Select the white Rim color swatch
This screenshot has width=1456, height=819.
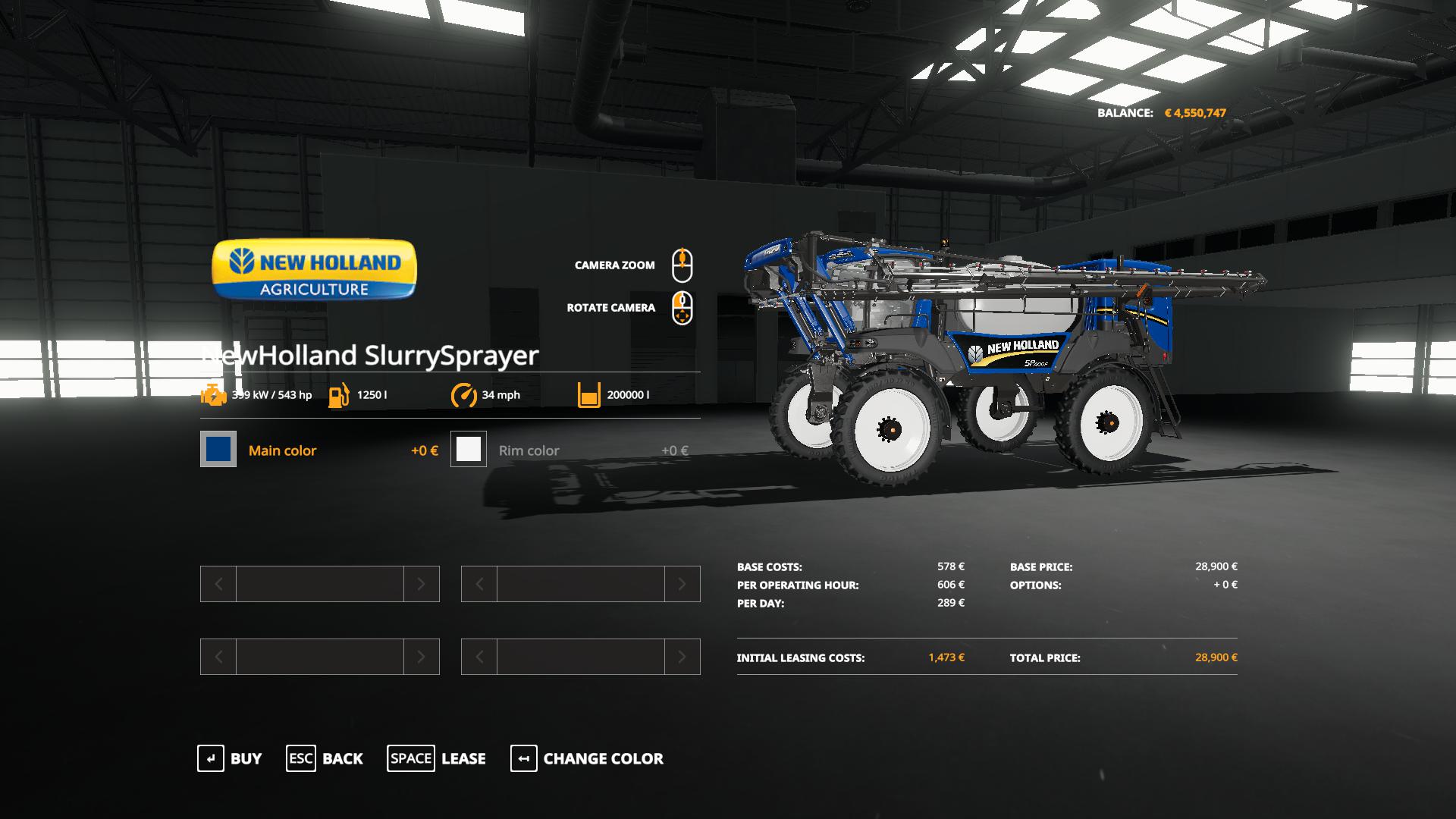pos(469,450)
